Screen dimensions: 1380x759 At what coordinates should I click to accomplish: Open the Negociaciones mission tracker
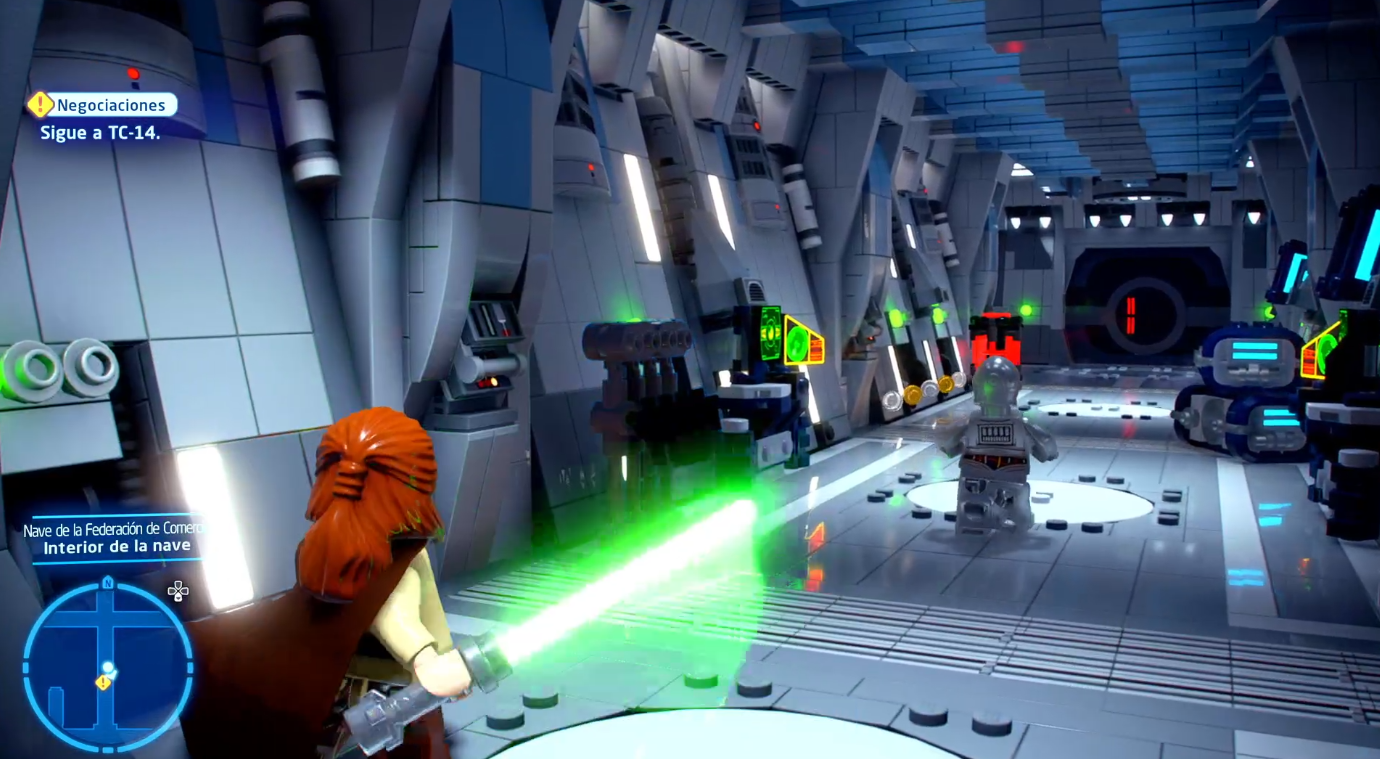tap(110, 105)
